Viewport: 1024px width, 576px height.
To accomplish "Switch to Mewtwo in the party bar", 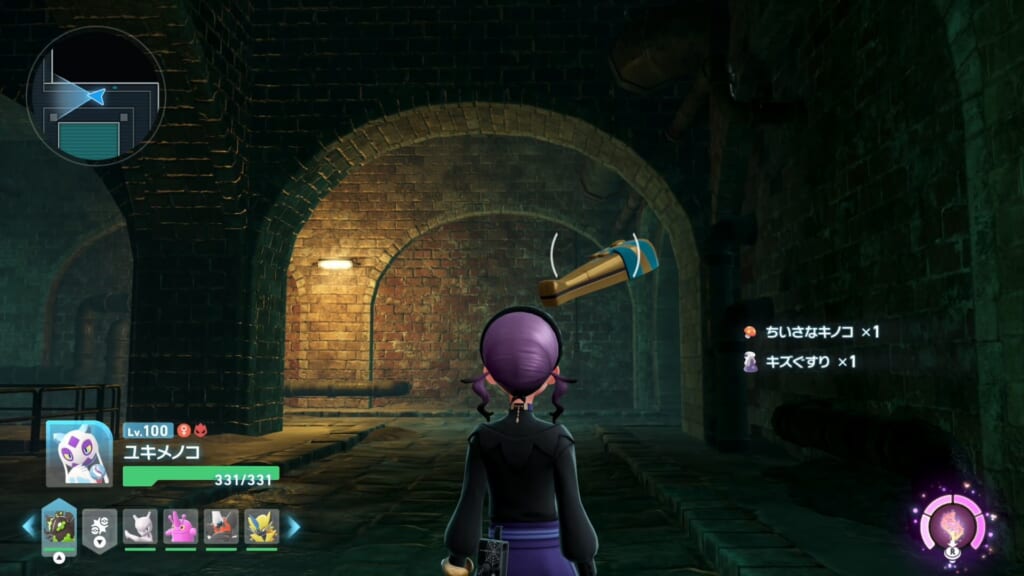I will 140,527.
